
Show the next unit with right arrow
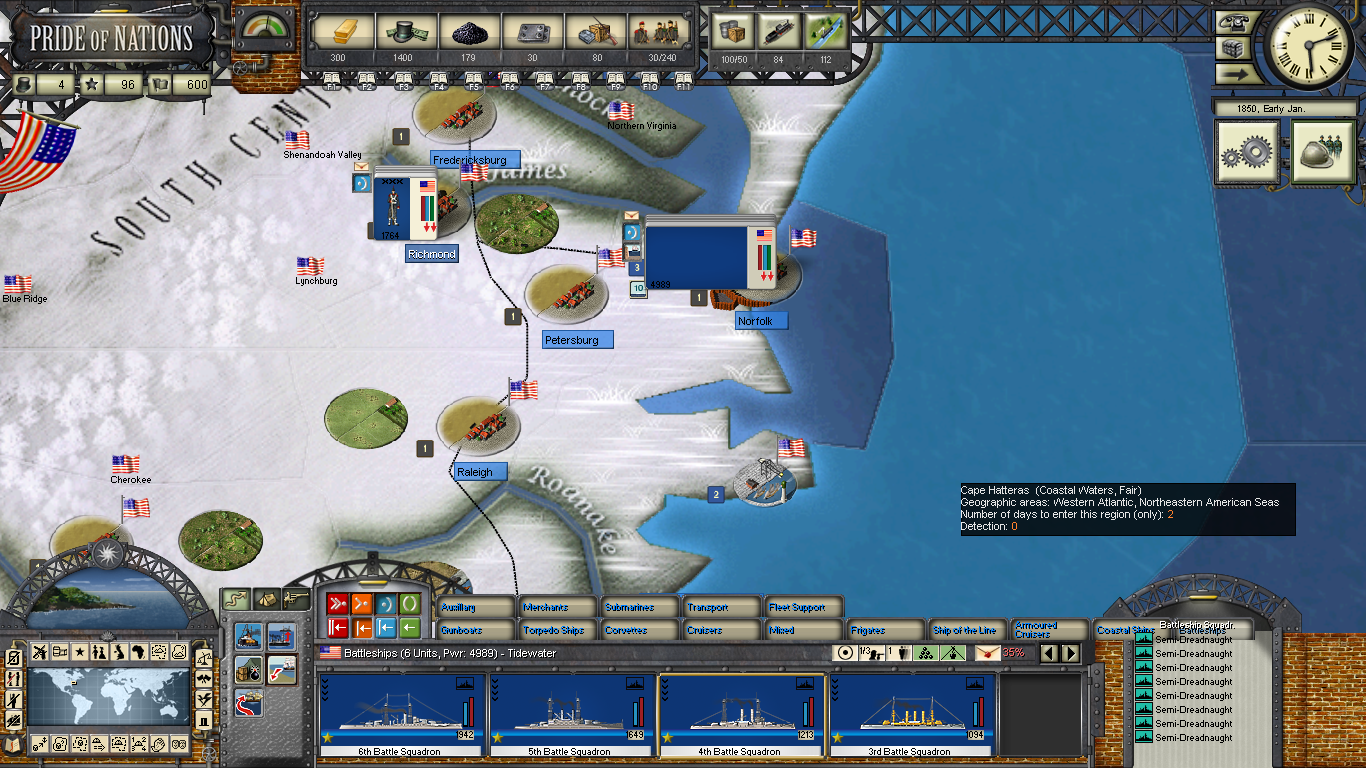(1070, 653)
